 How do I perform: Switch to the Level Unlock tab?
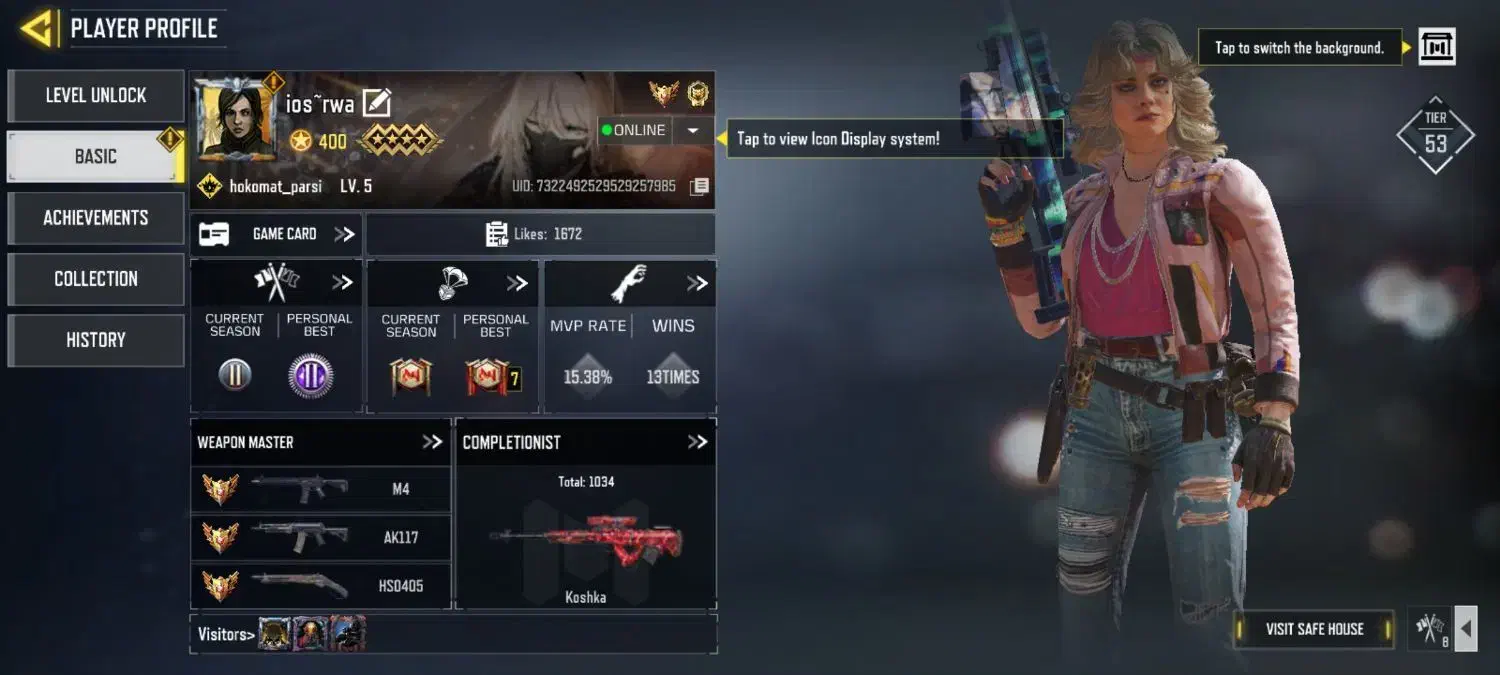(96, 96)
